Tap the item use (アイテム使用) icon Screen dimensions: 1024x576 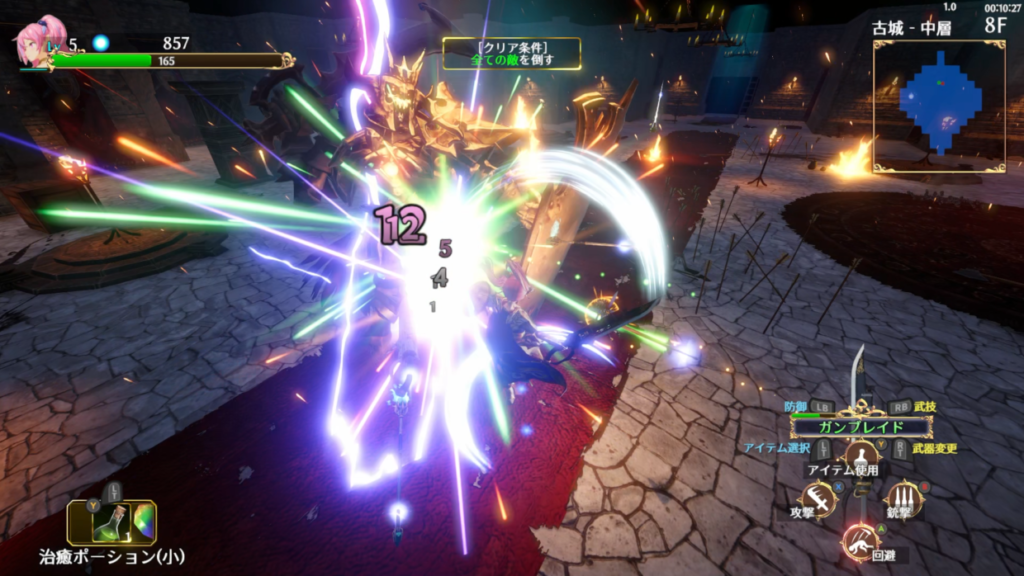tap(861, 456)
